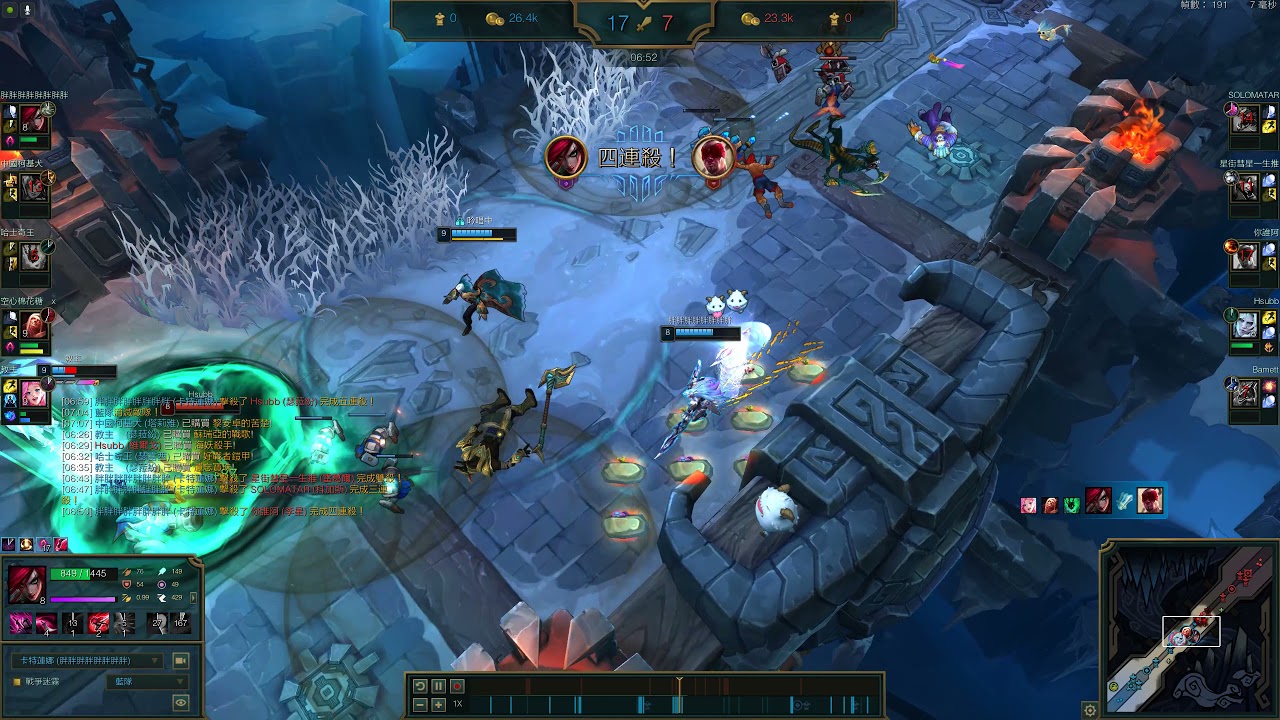The width and height of the screenshot is (1280, 720).
Task: Start recording with the red record button
Action: coord(457,686)
